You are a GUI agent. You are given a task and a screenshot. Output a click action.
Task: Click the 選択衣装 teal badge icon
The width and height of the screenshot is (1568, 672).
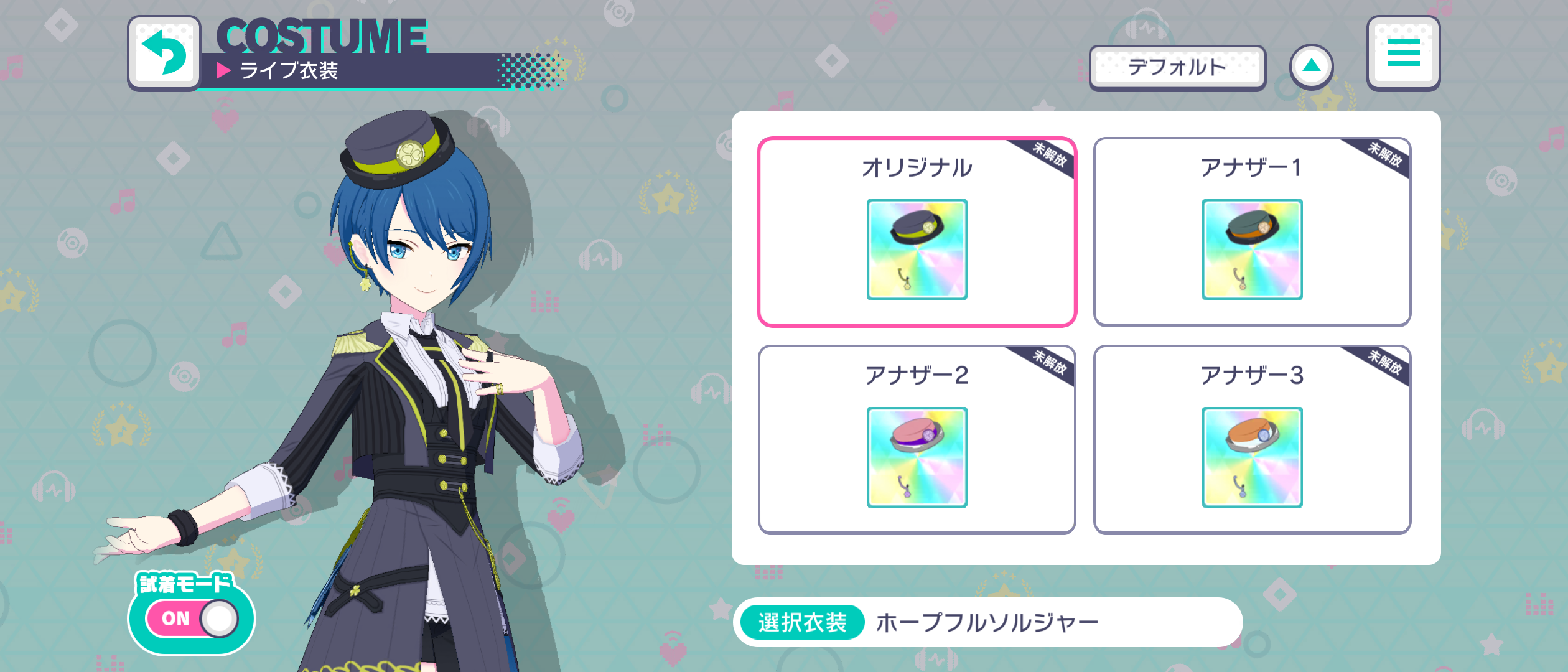click(803, 620)
